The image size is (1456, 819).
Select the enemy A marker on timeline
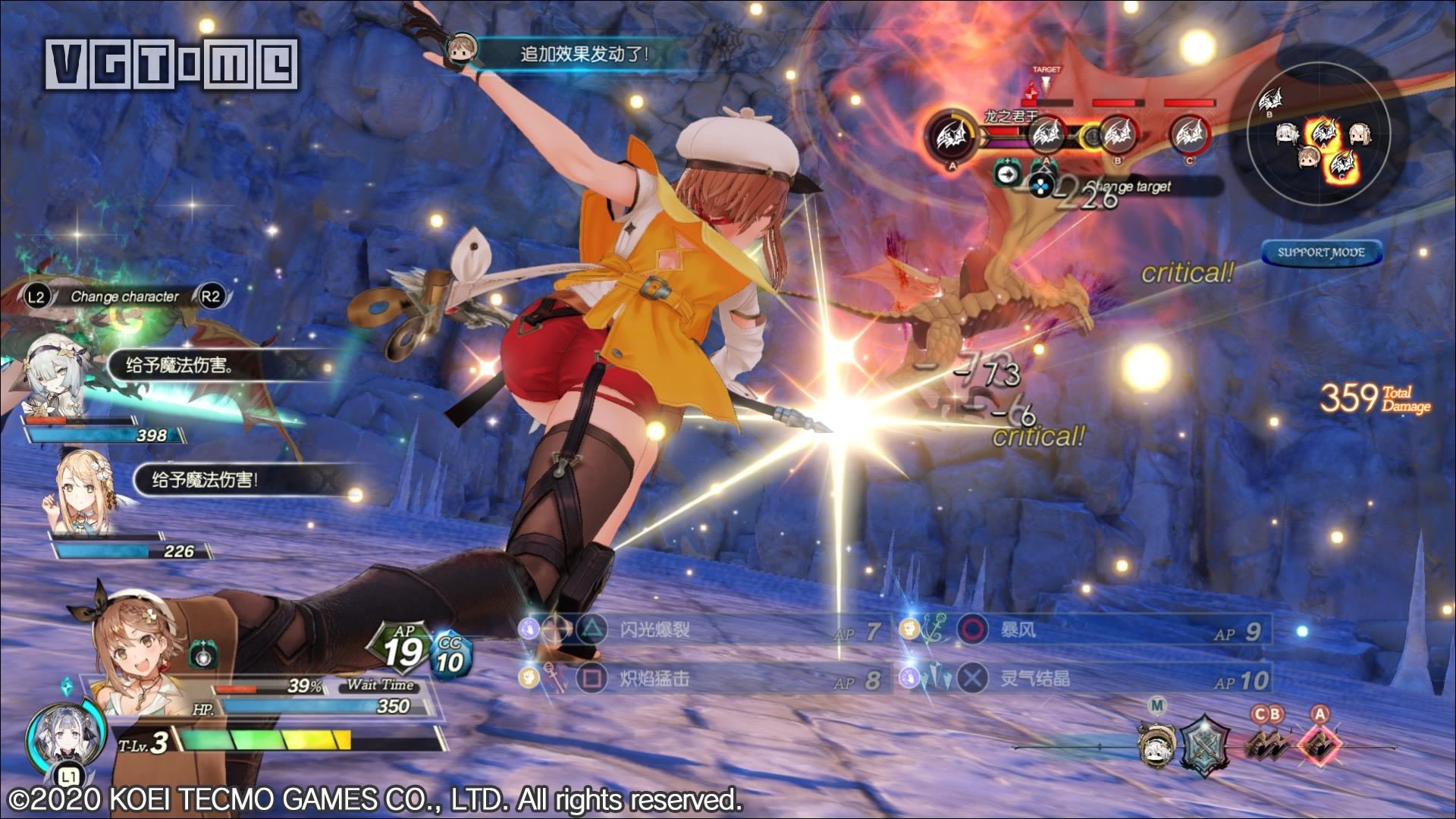point(1319,743)
